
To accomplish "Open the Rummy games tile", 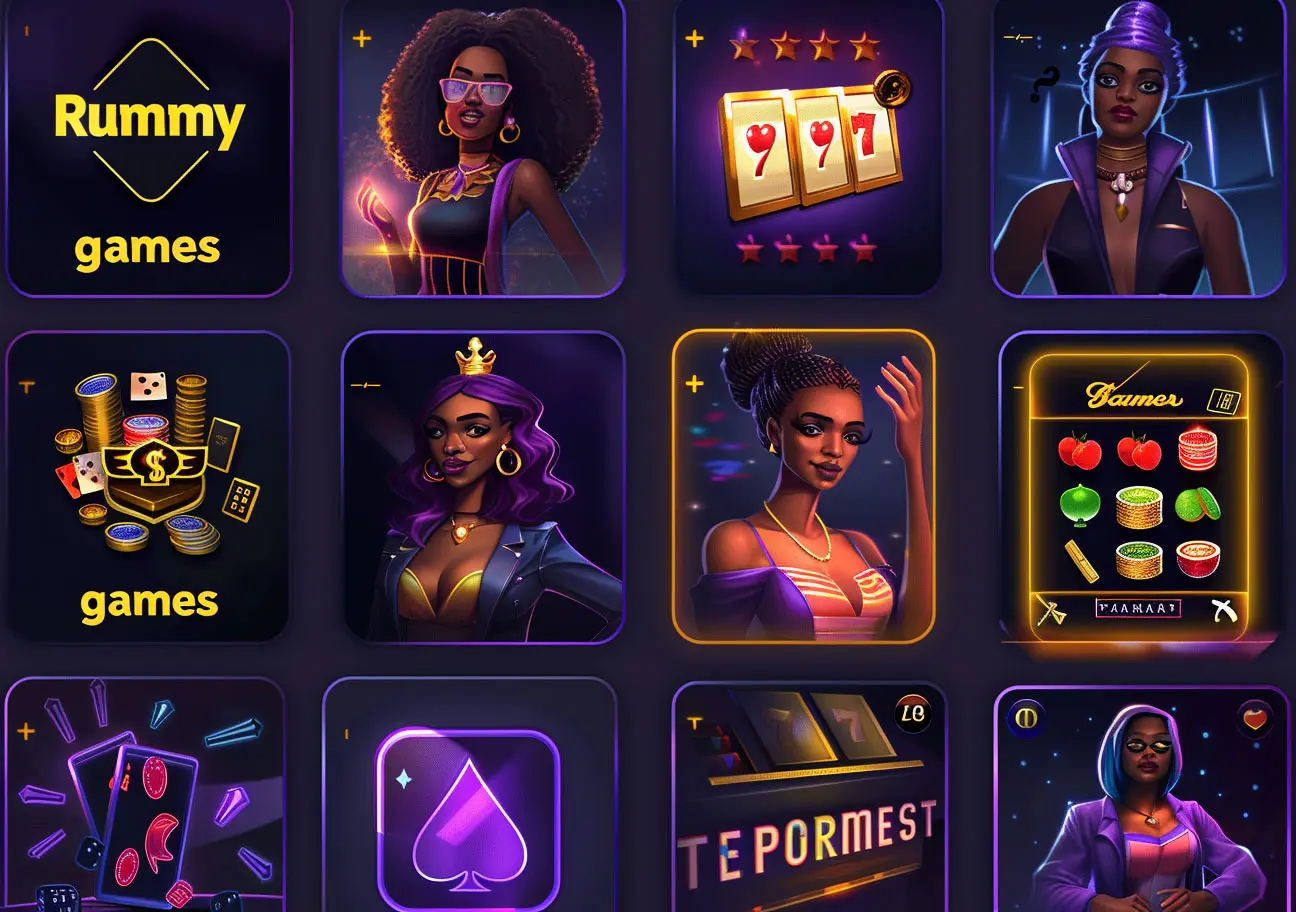I will click(x=148, y=148).
